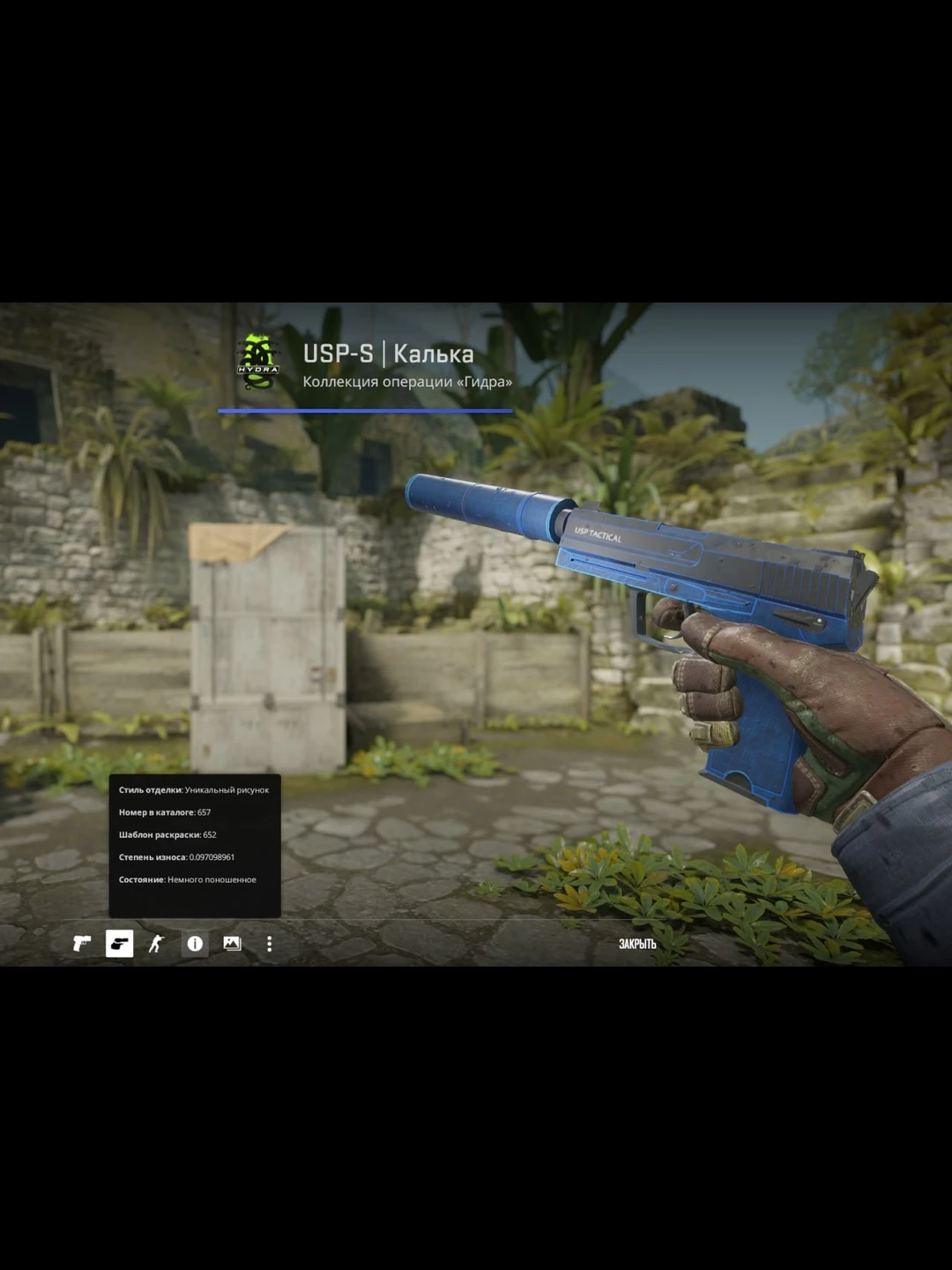The image size is (952, 1270).
Task: Select the gun-in-hand first-person view
Action: (119, 944)
